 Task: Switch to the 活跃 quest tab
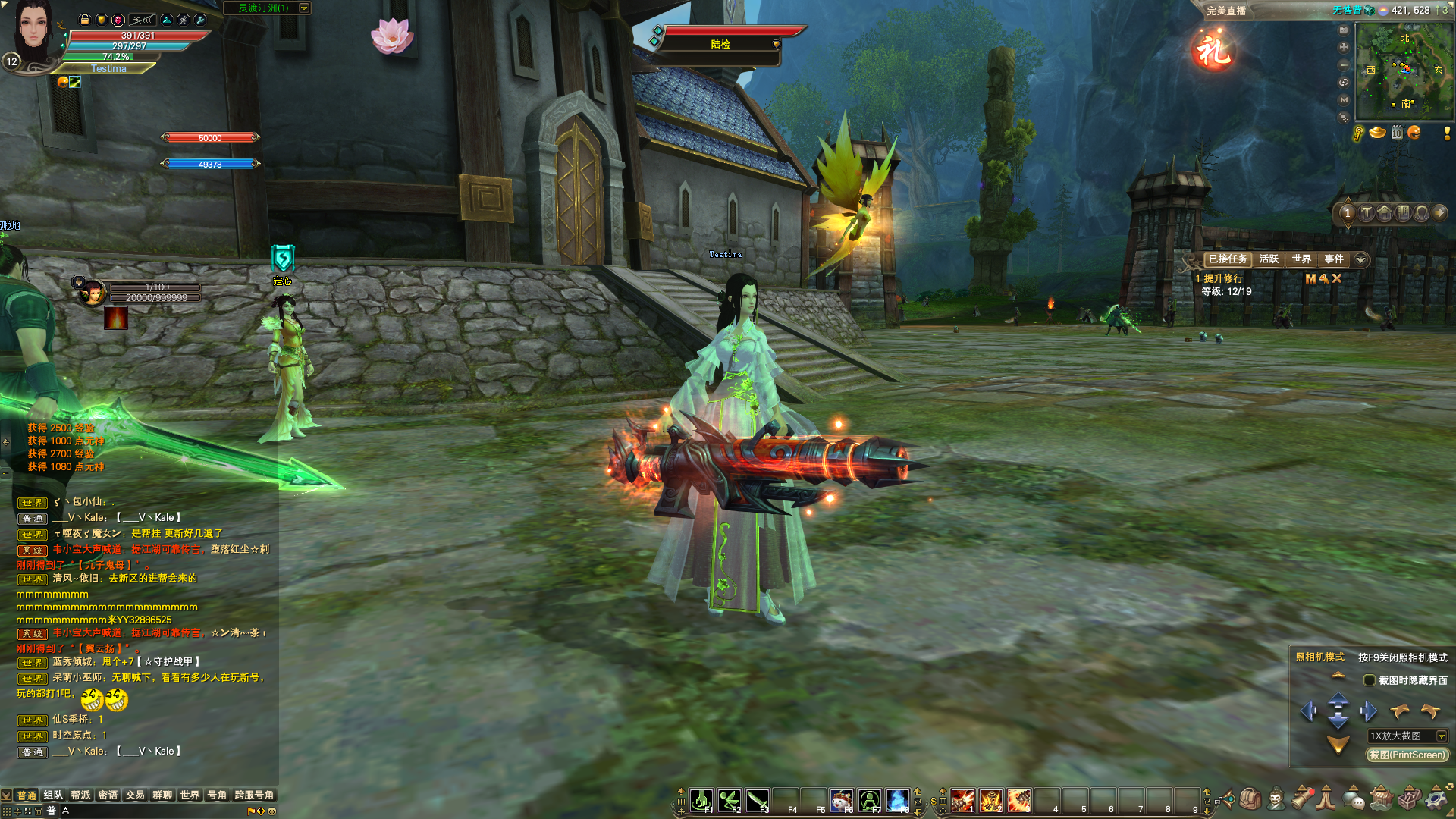[x=1269, y=259]
